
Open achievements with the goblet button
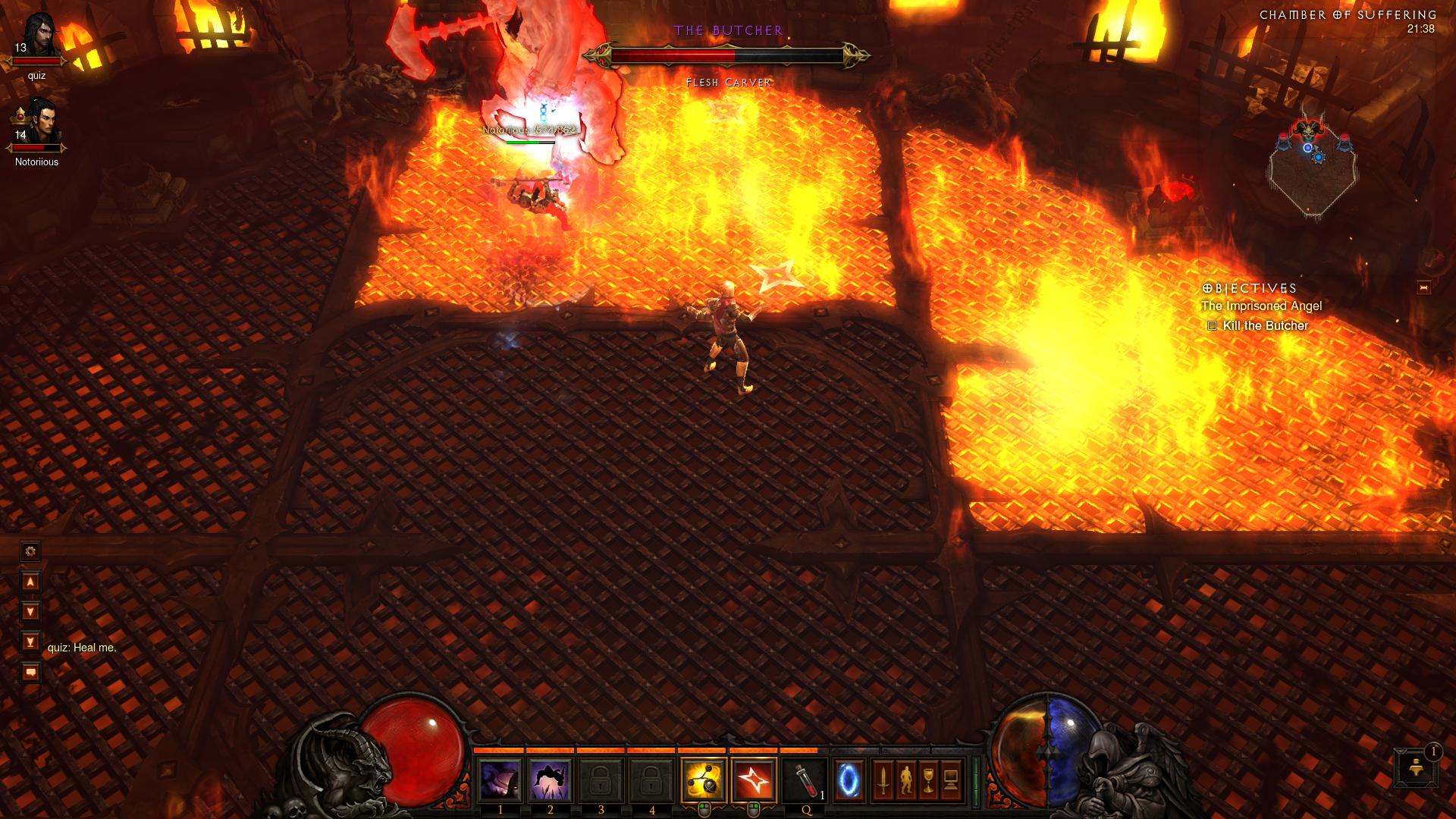929,780
